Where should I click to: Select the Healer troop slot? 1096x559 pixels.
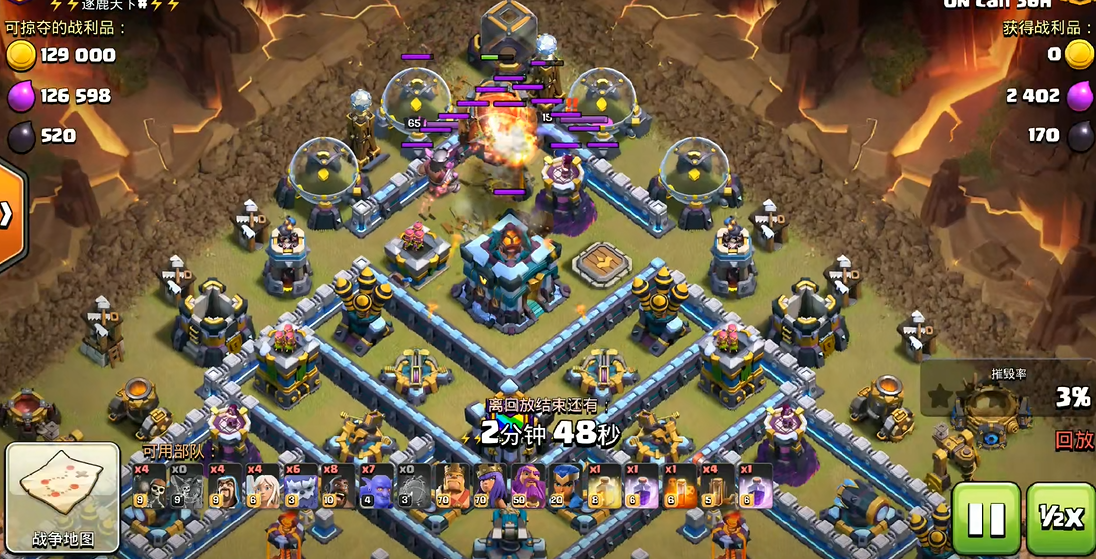262,486
